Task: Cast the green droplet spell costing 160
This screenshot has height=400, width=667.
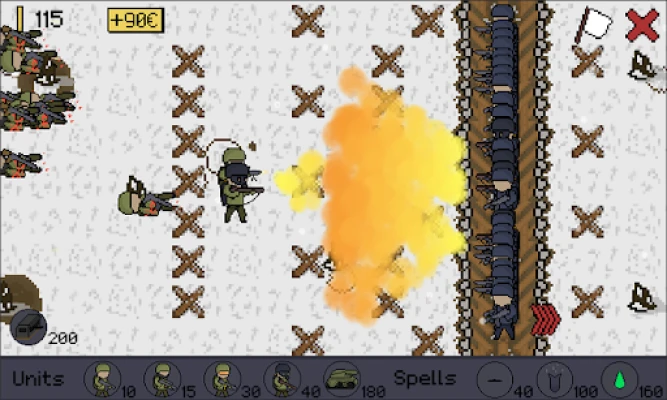Action: [618, 379]
